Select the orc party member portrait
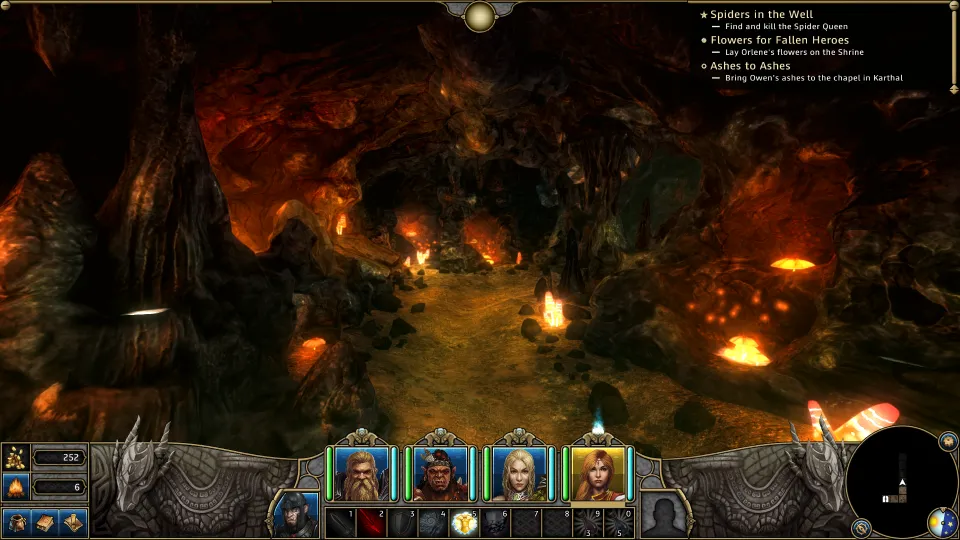The width and height of the screenshot is (960, 540). [440, 473]
